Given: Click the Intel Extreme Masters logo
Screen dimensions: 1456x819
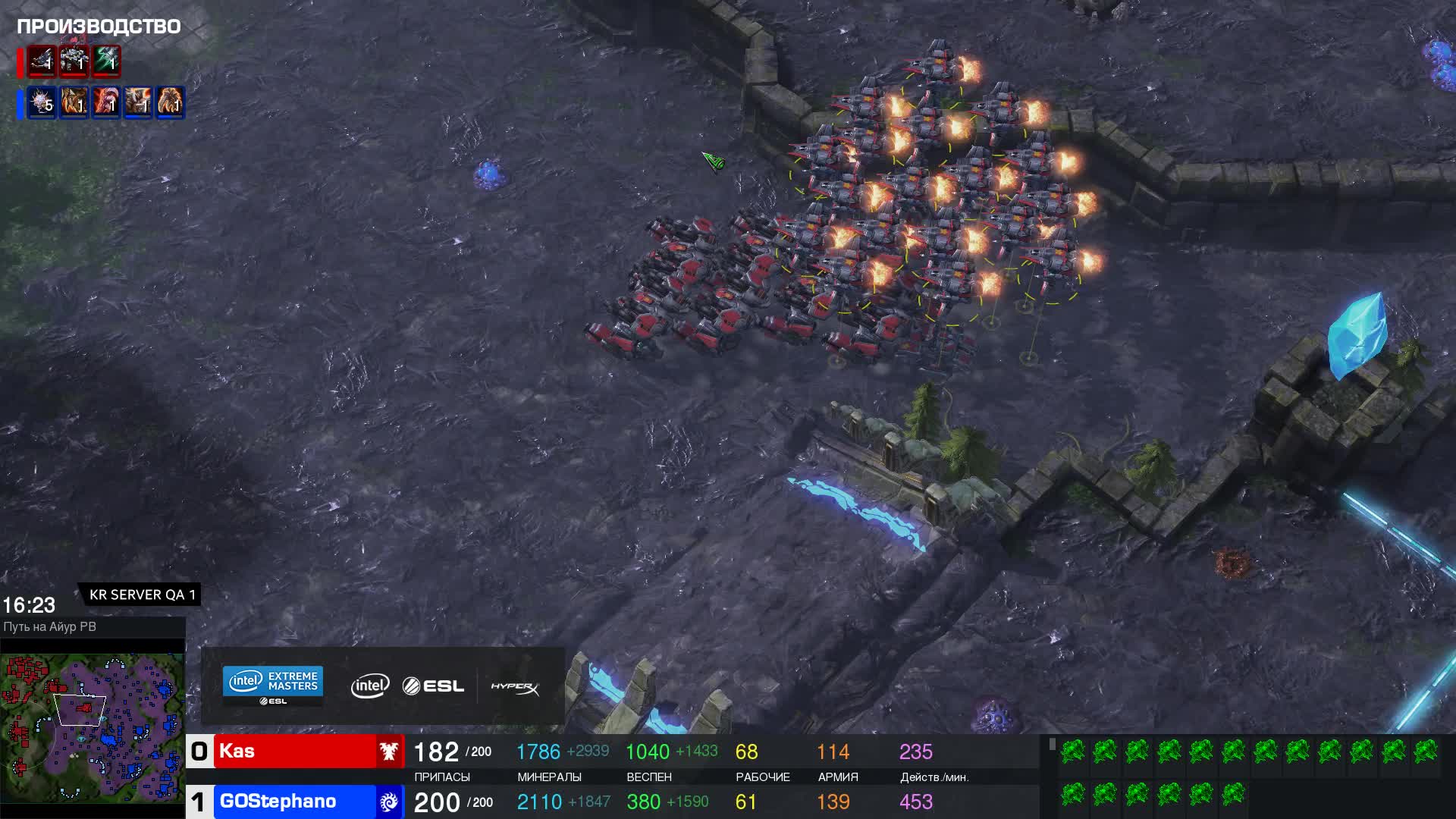Looking at the screenshot, I should point(273,685).
